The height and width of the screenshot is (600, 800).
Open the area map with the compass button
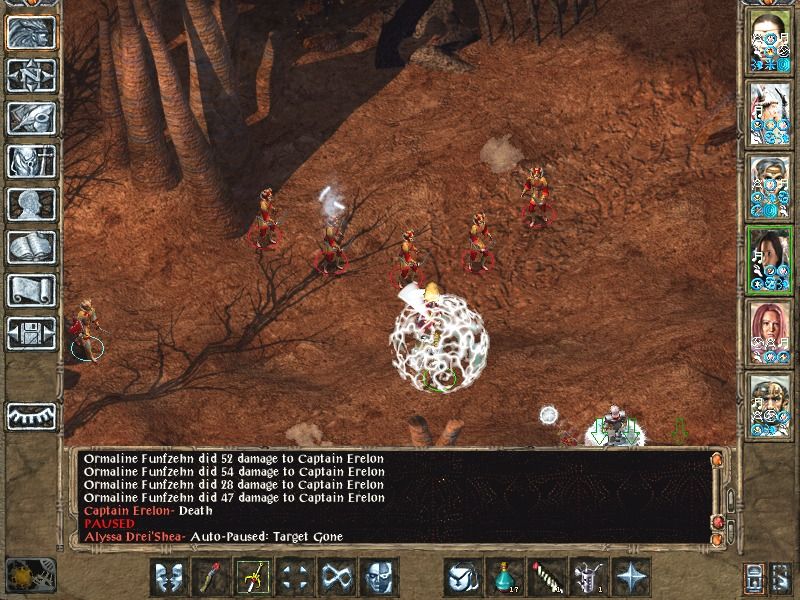point(31,76)
